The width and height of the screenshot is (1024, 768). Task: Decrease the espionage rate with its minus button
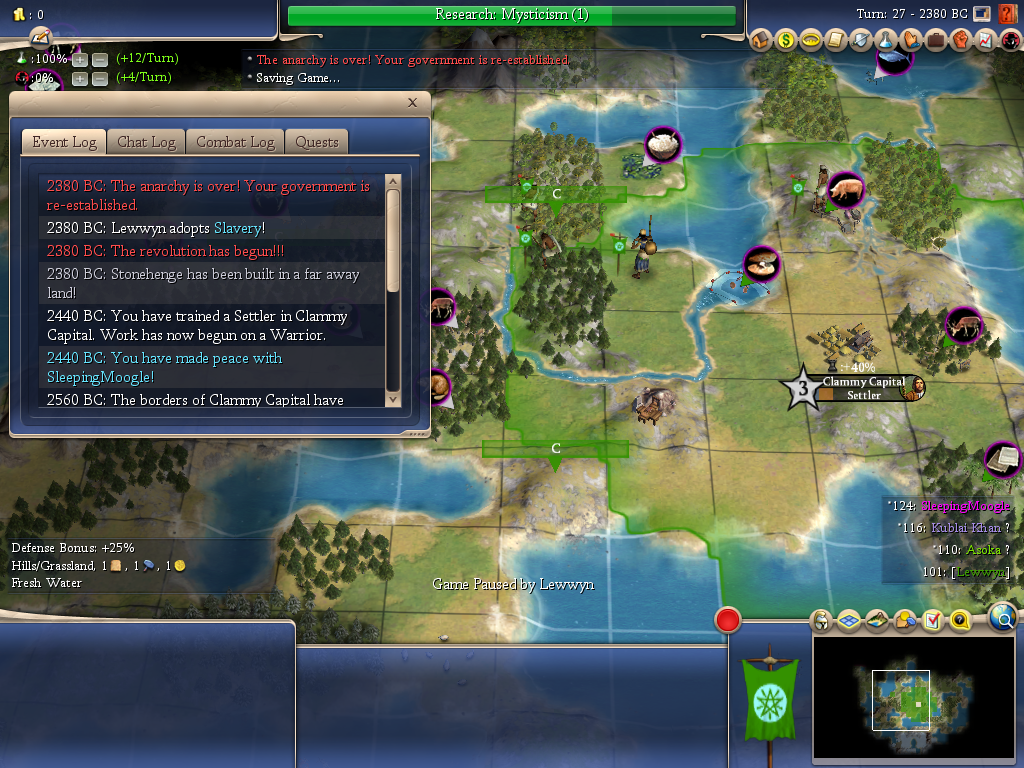point(100,78)
